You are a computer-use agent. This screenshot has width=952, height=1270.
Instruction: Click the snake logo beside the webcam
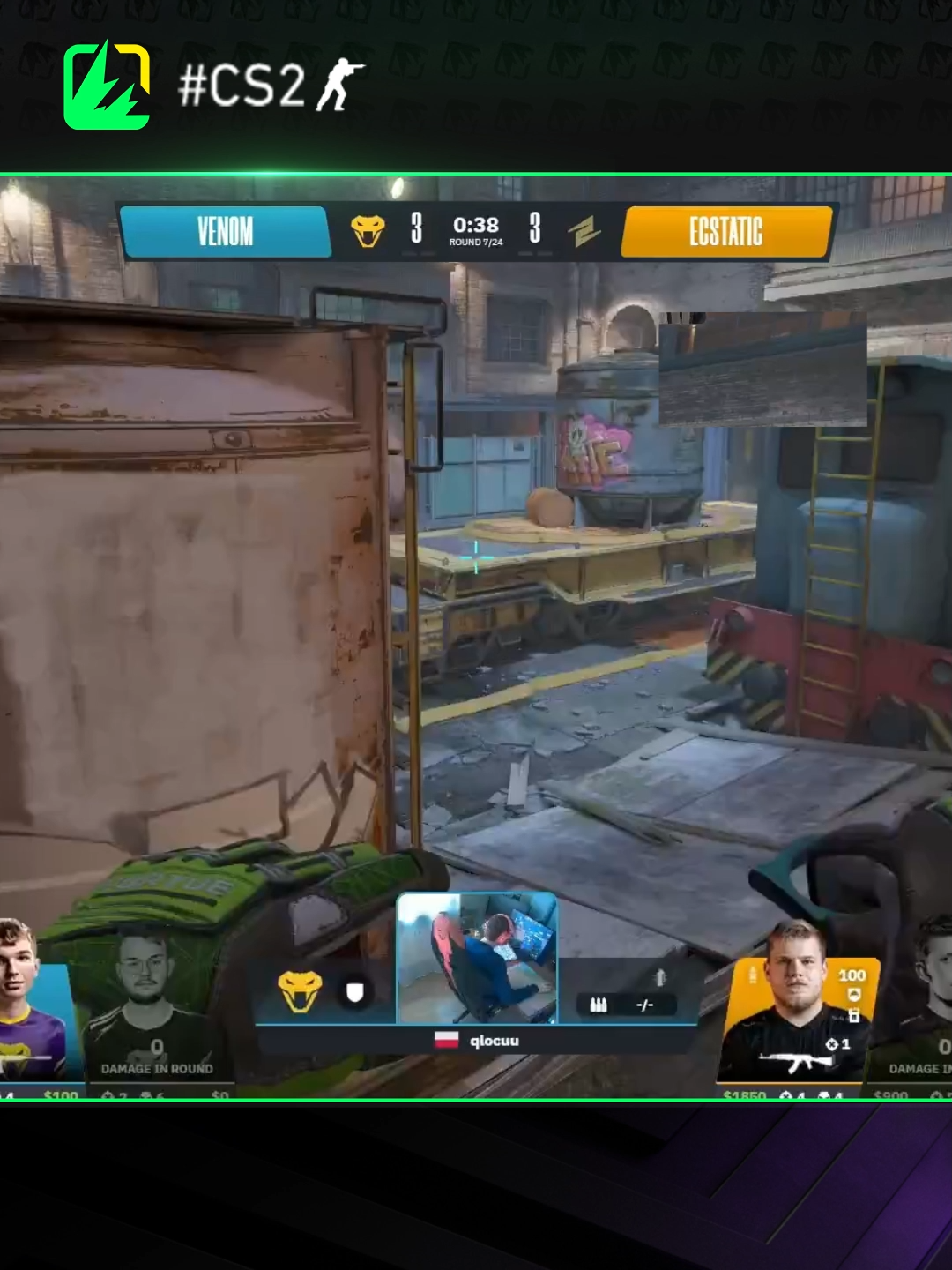click(300, 992)
